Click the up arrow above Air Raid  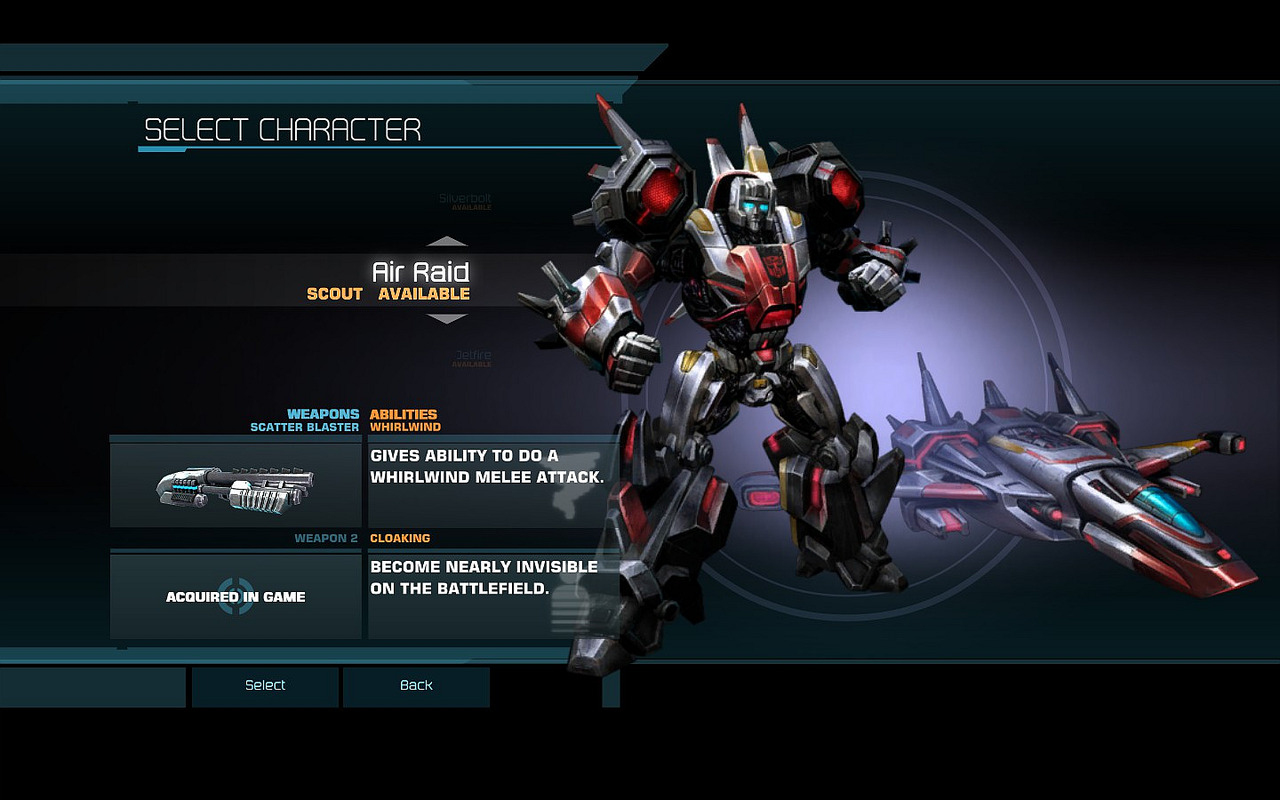coord(447,241)
